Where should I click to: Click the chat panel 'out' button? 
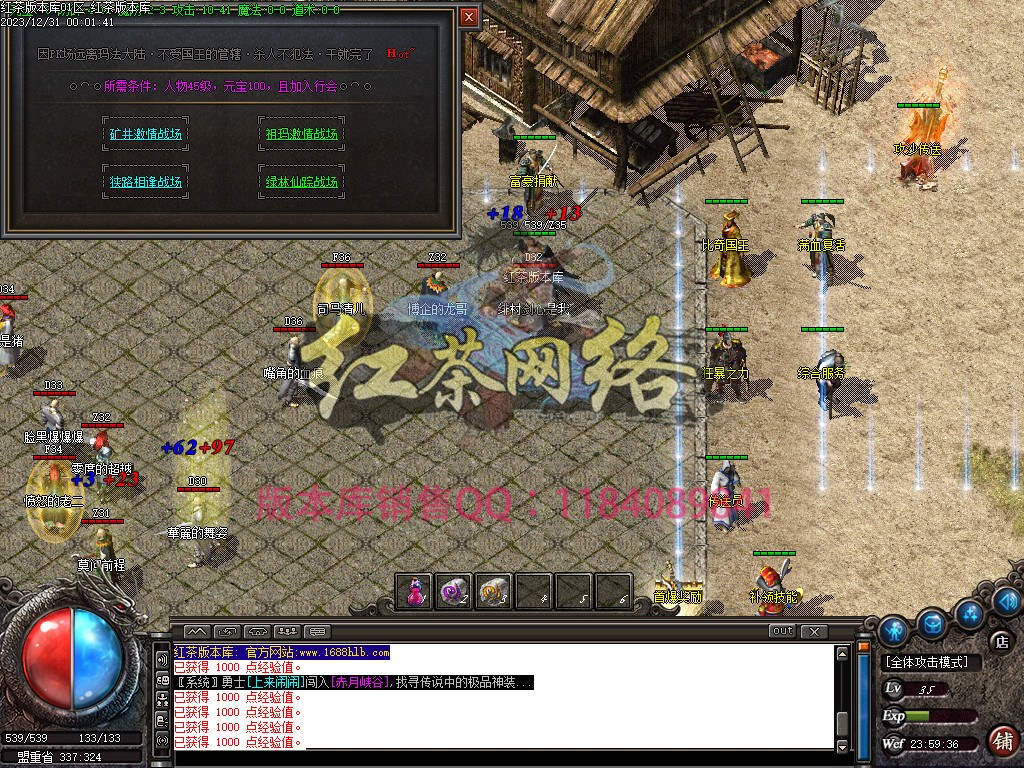(x=783, y=631)
